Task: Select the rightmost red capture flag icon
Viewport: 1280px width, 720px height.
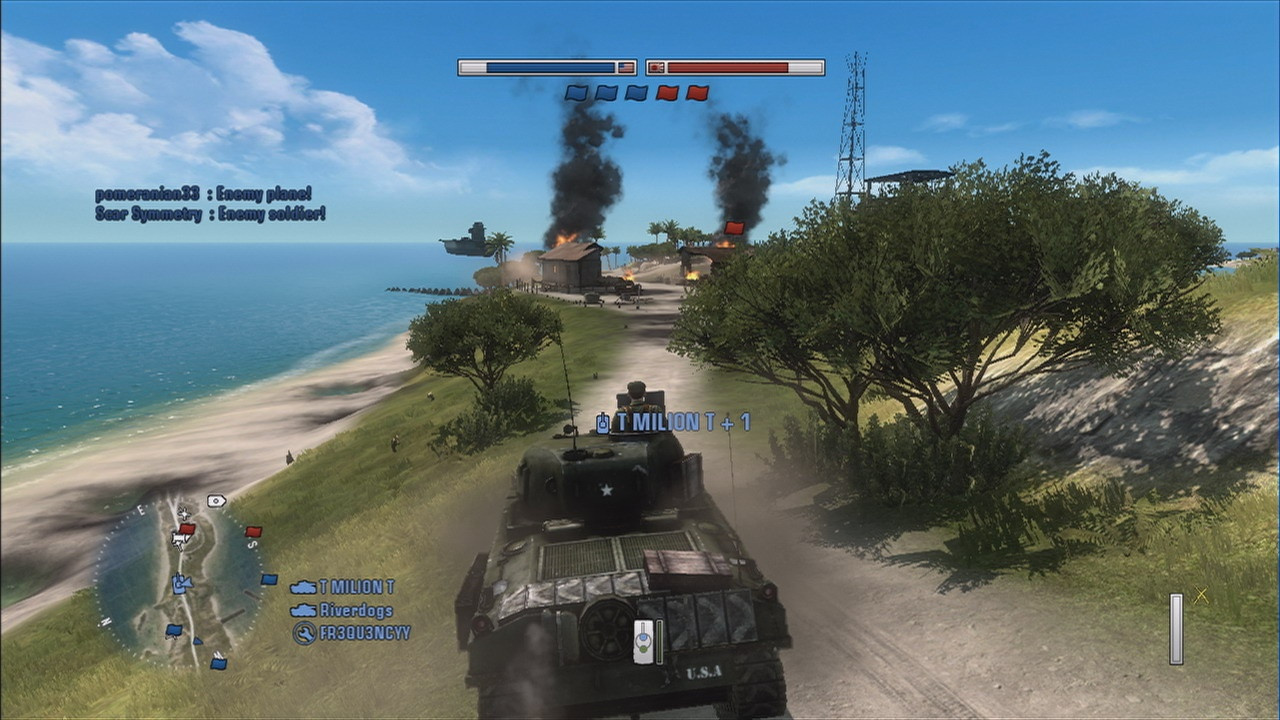Action: [695, 92]
